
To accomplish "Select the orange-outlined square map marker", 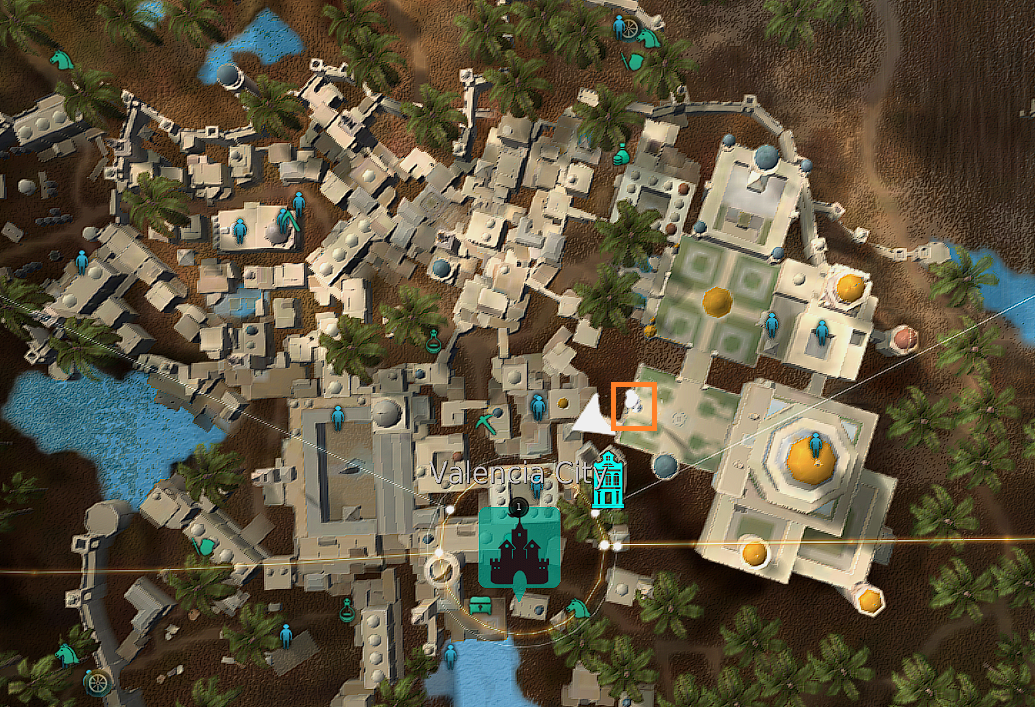I will pyautogui.click(x=634, y=406).
